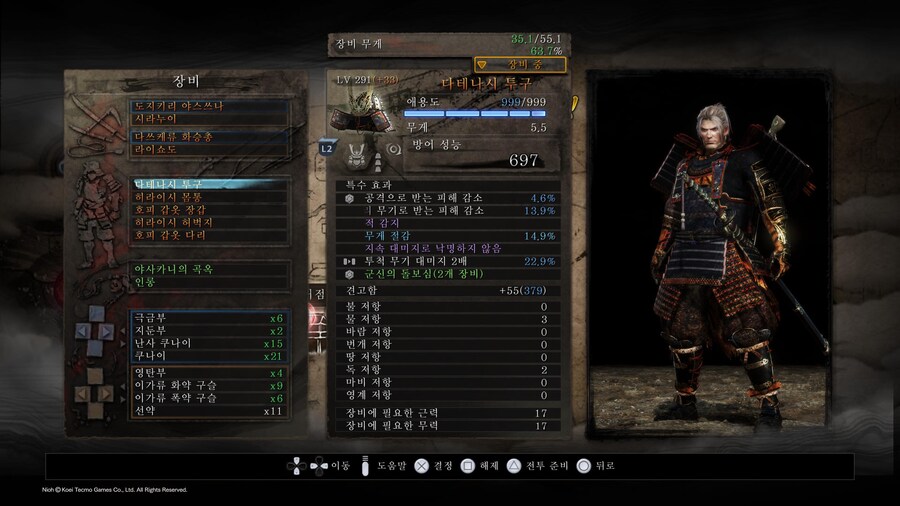Select the 호피 갑옷 장갑 gauntlets
Viewport: 900px width, 506px height.
[209, 211]
